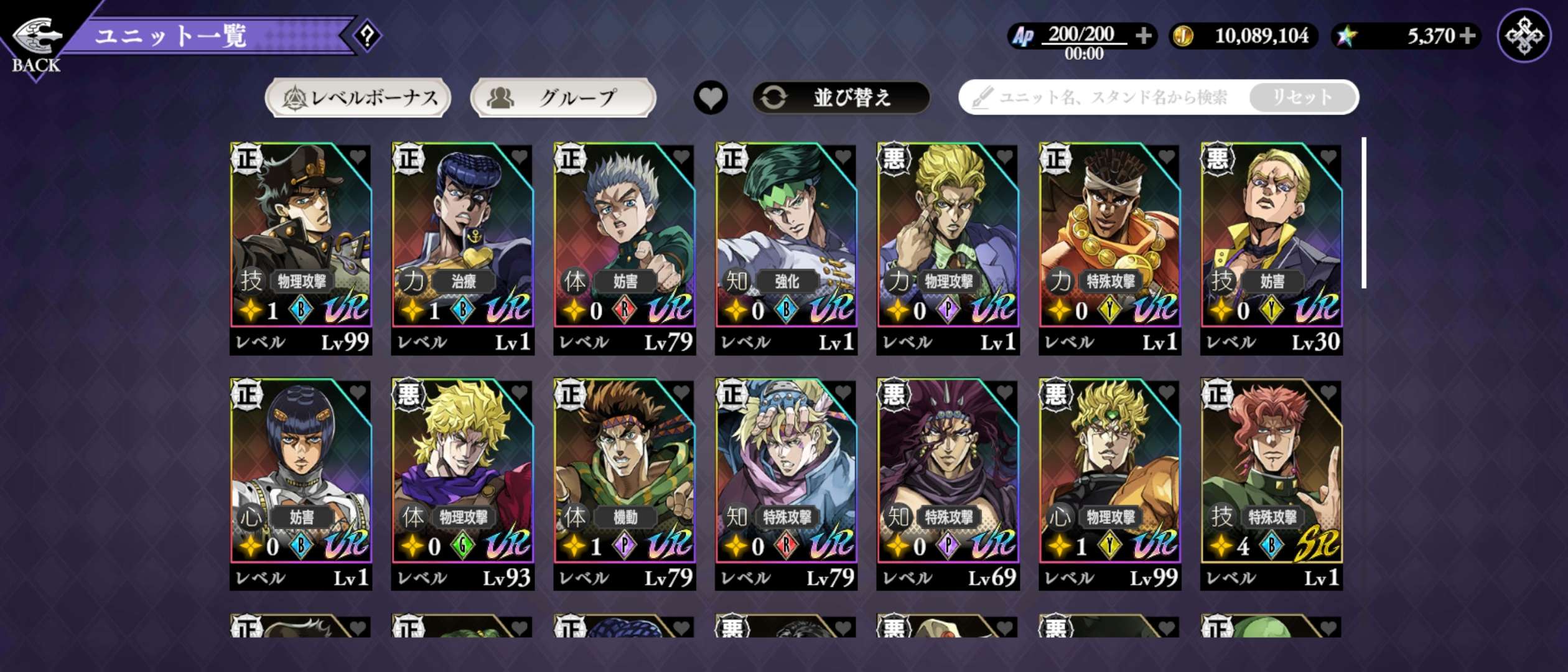Click the unit list scrollbar

[1364, 213]
